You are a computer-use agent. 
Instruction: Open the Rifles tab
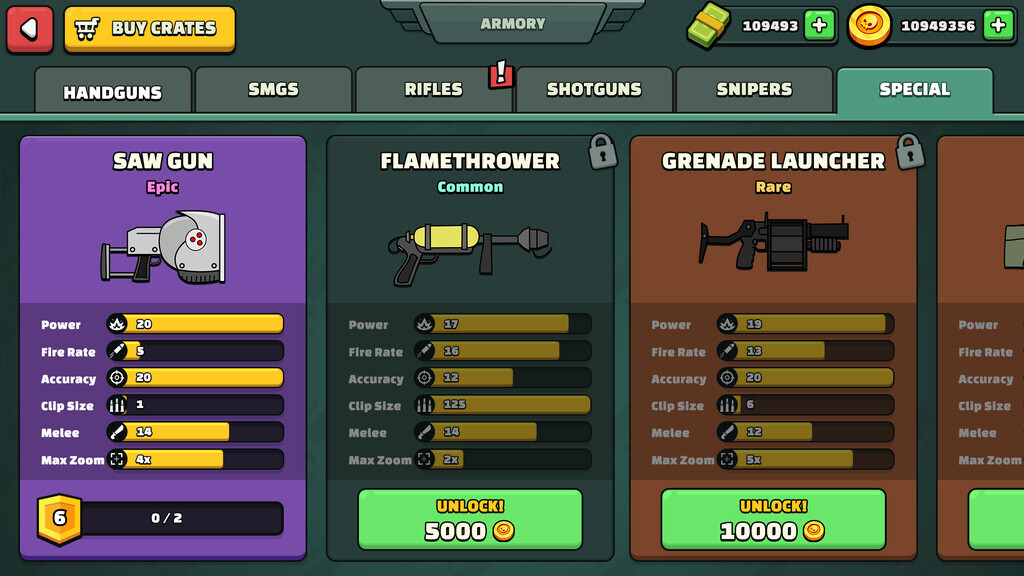click(433, 90)
